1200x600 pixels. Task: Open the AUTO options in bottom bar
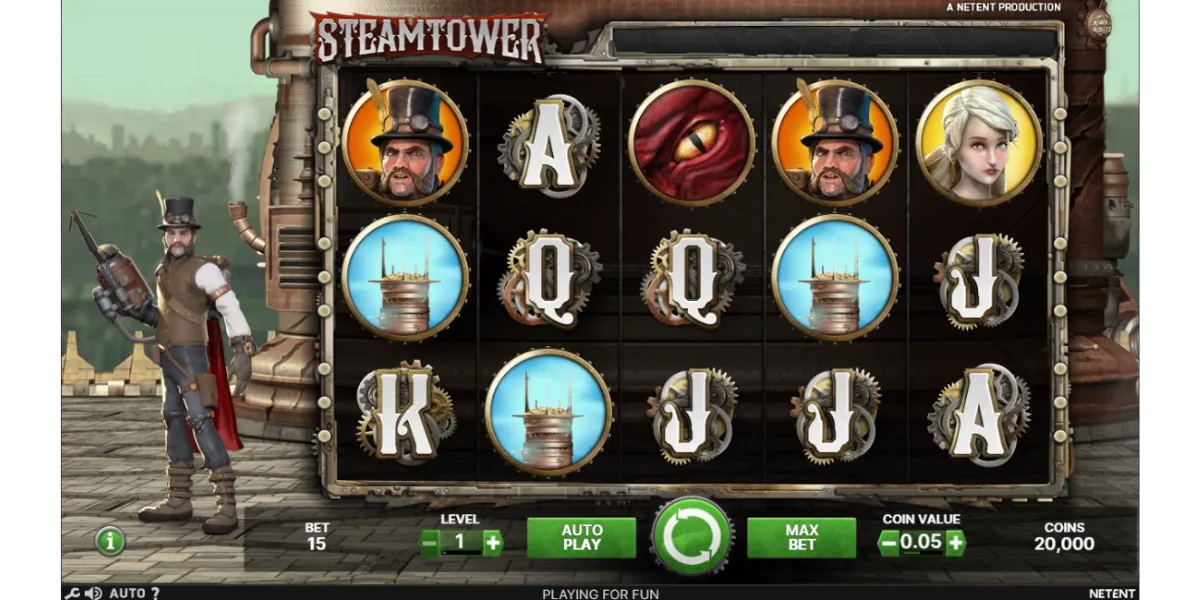[x=127, y=593]
